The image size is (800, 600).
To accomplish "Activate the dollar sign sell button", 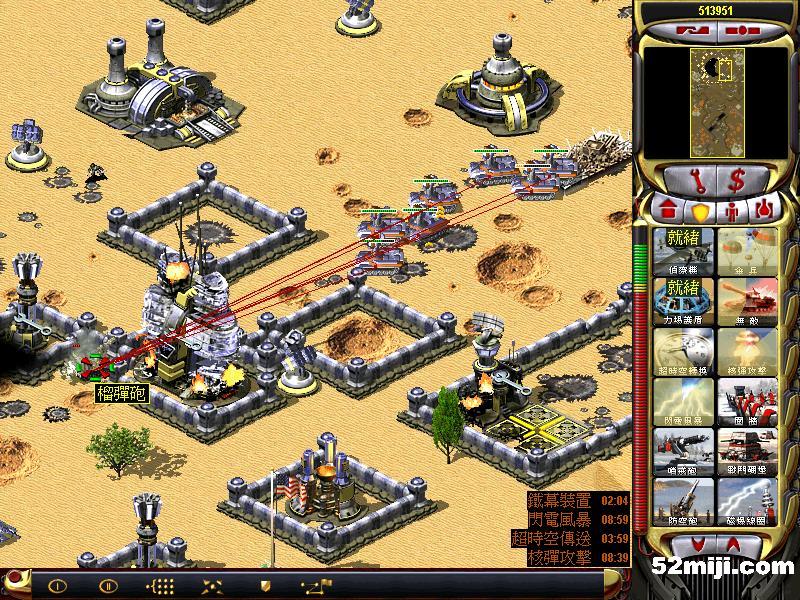I will pos(737,181).
